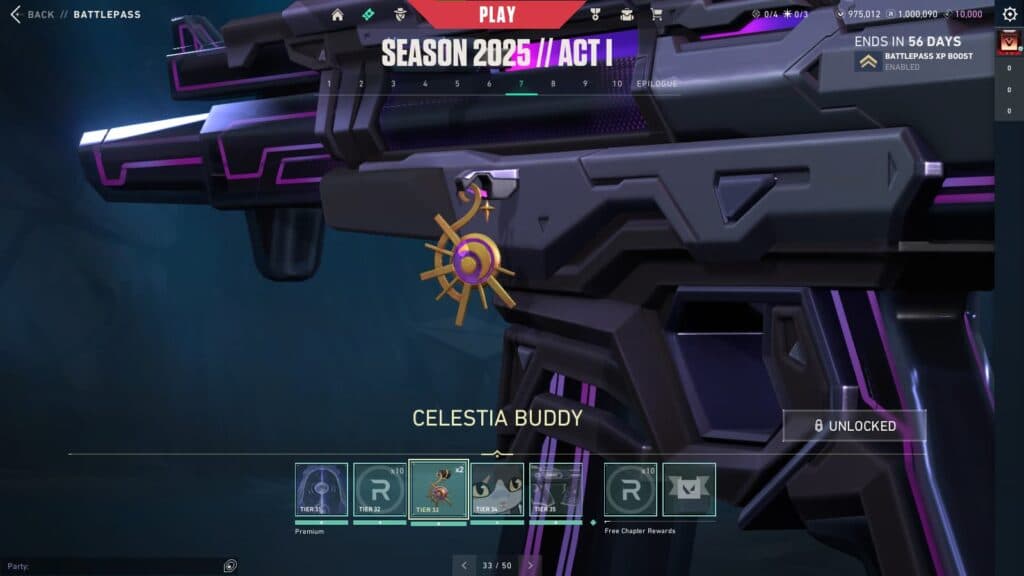
Task: Click the red PLAY button
Action: [497, 14]
